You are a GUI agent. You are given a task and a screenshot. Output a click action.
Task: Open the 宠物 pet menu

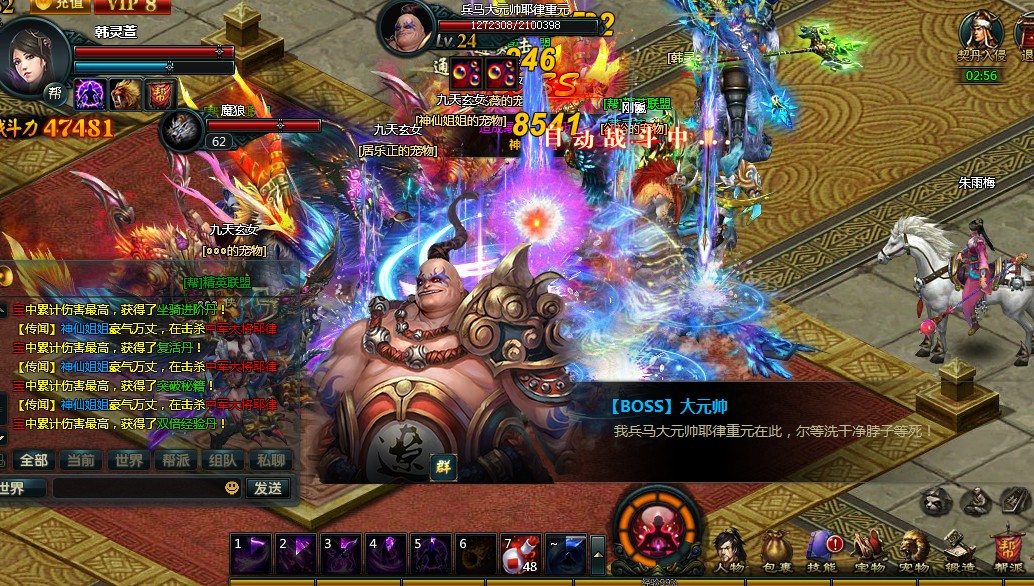point(913,552)
